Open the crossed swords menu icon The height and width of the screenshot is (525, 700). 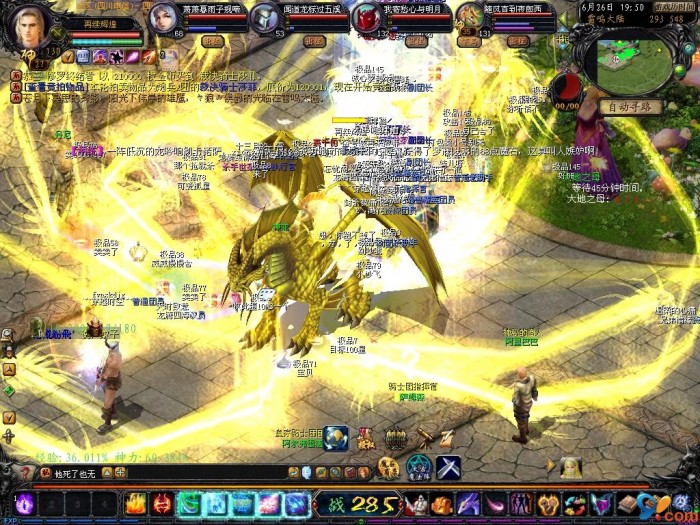[x=447, y=467]
